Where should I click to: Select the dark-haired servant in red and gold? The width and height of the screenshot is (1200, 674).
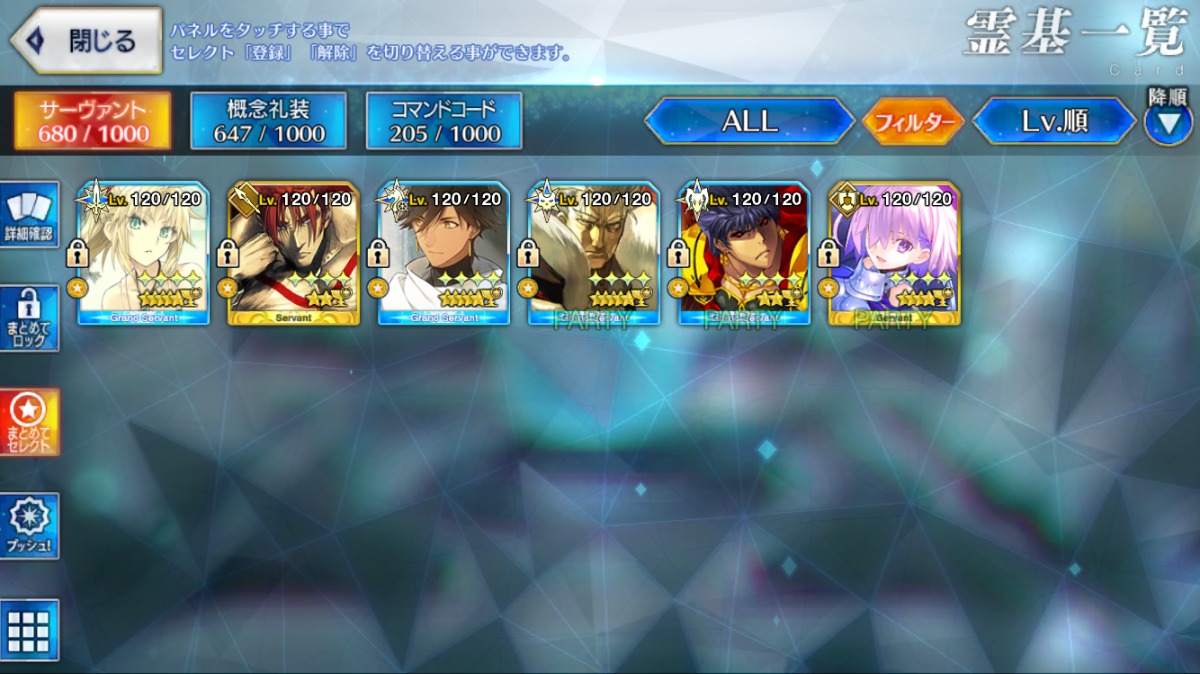(x=744, y=253)
